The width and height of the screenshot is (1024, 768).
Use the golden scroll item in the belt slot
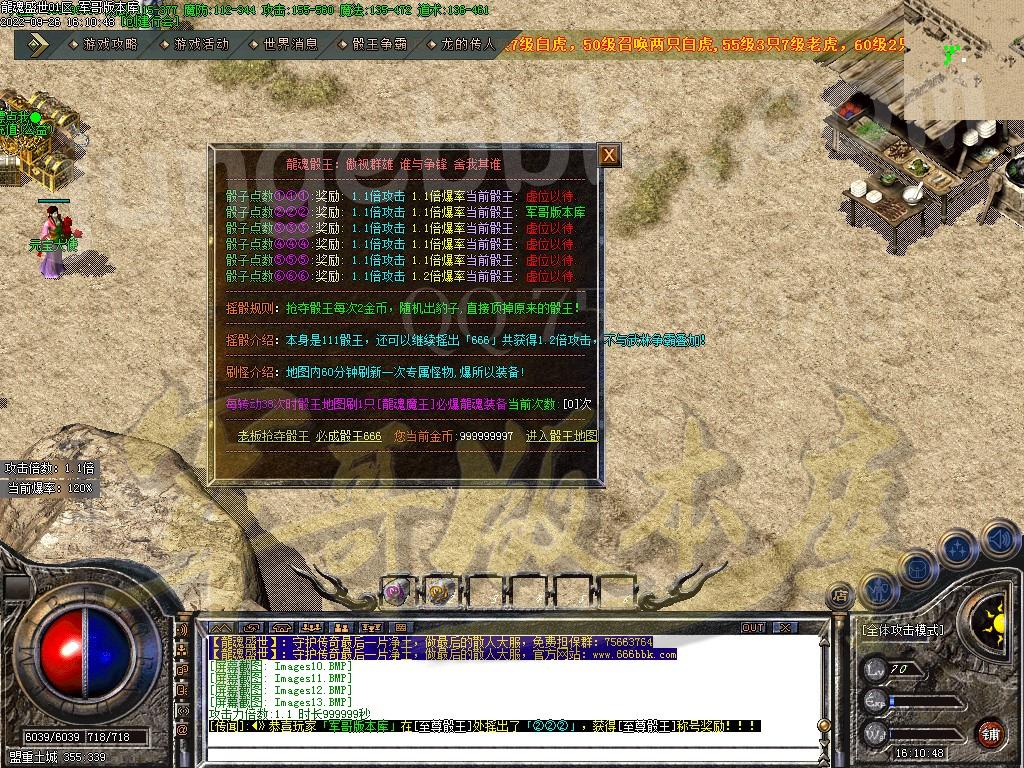pos(440,592)
